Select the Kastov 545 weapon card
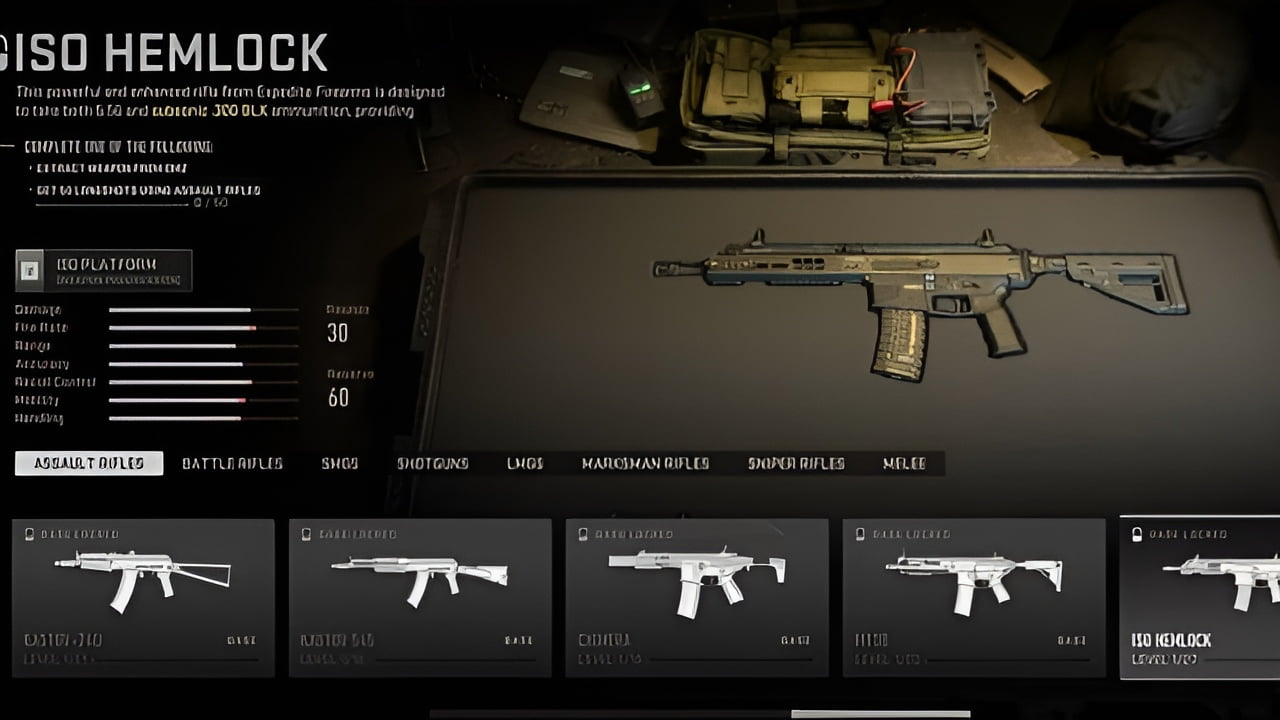The image size is (1280, 720). click(x=420, y=597)
